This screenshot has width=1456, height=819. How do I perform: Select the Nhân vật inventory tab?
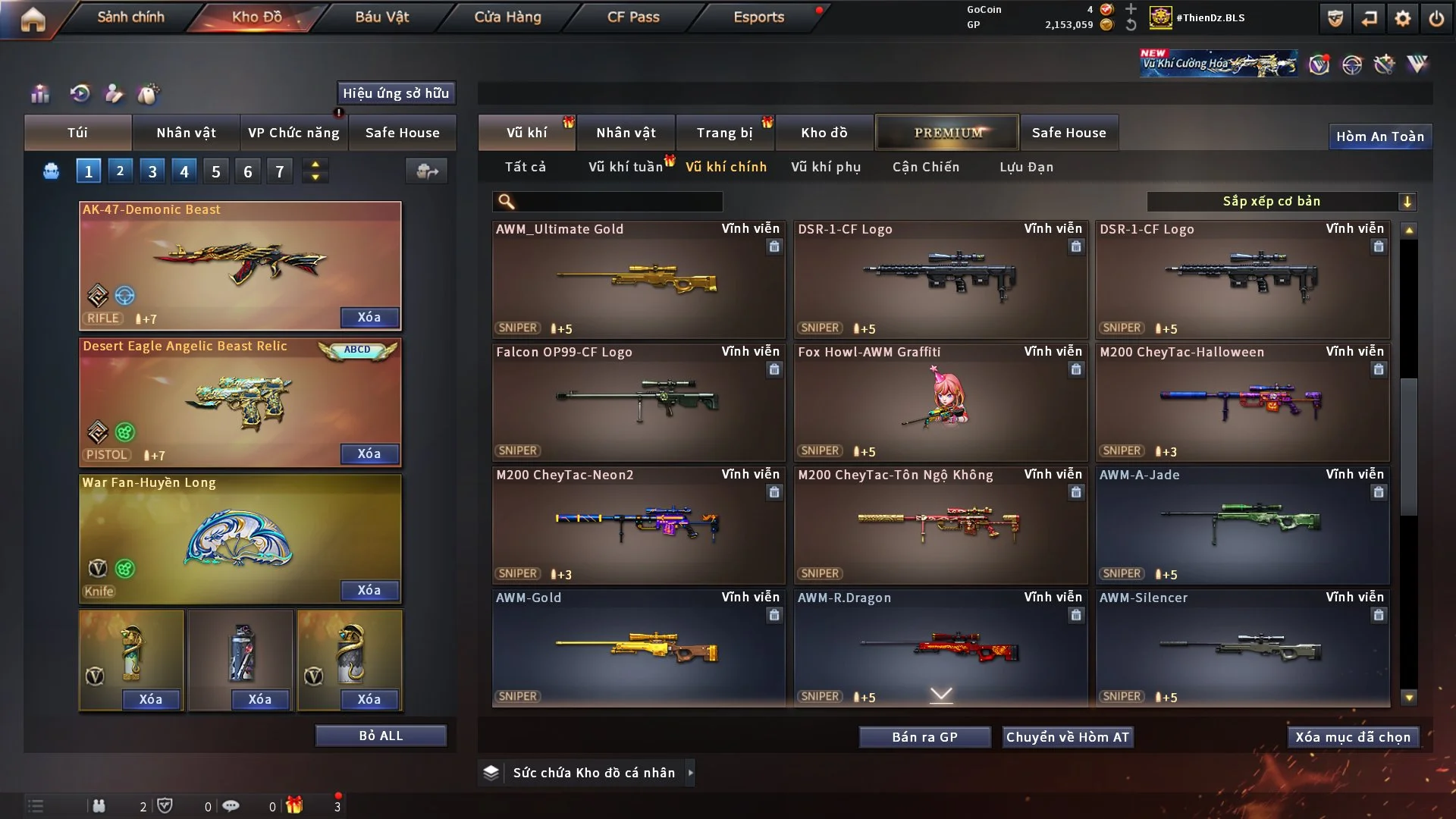[626, 133]
